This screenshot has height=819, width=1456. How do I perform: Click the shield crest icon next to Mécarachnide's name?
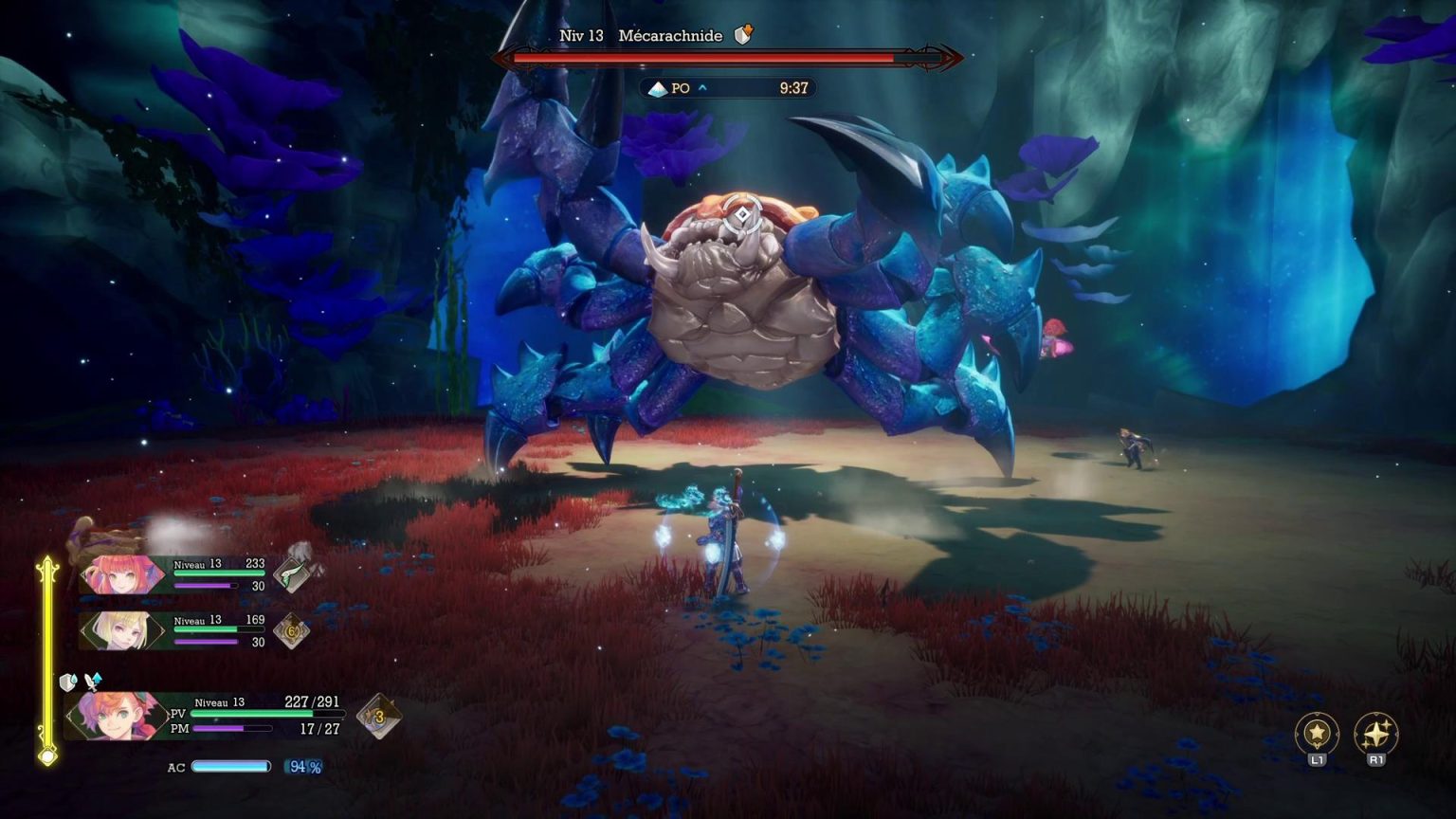pos(743,34)
